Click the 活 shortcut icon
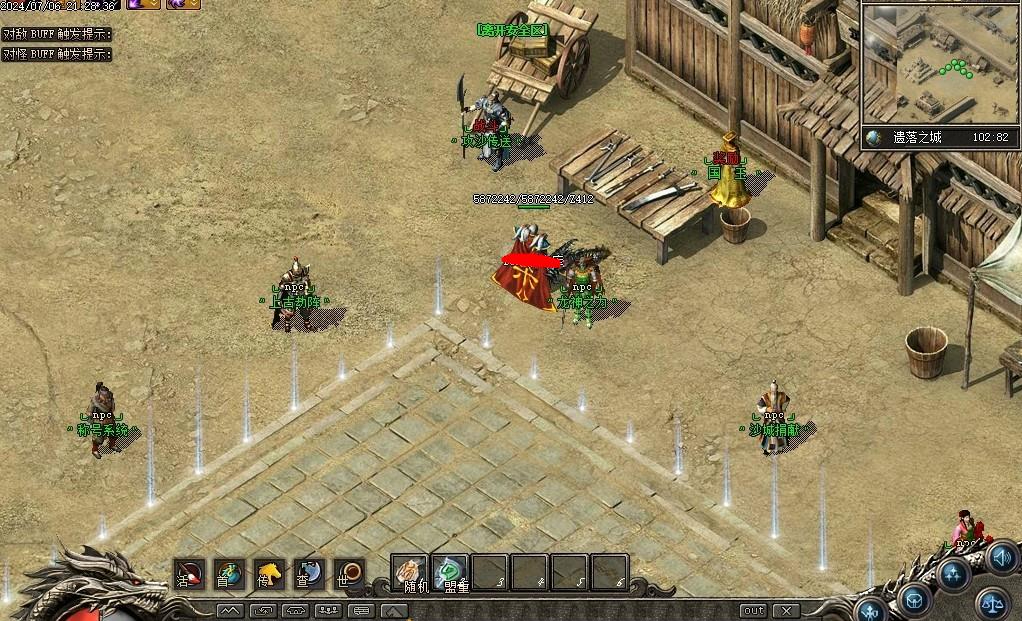Viewport: 1022px width, 621px height. click(x=188, y=573)
